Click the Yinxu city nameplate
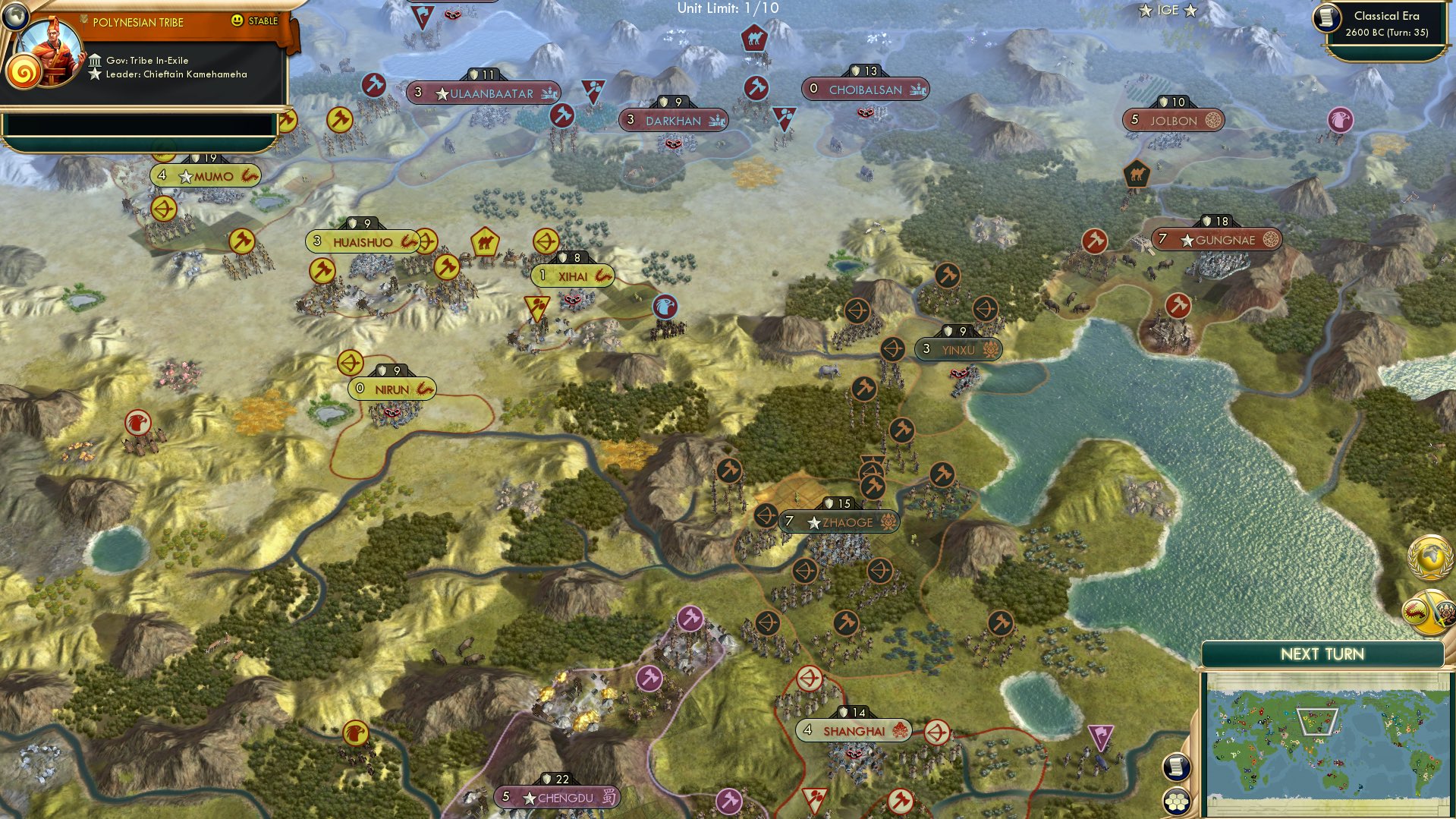This screenshot has width=1456, height=819. tap(958, 349)
